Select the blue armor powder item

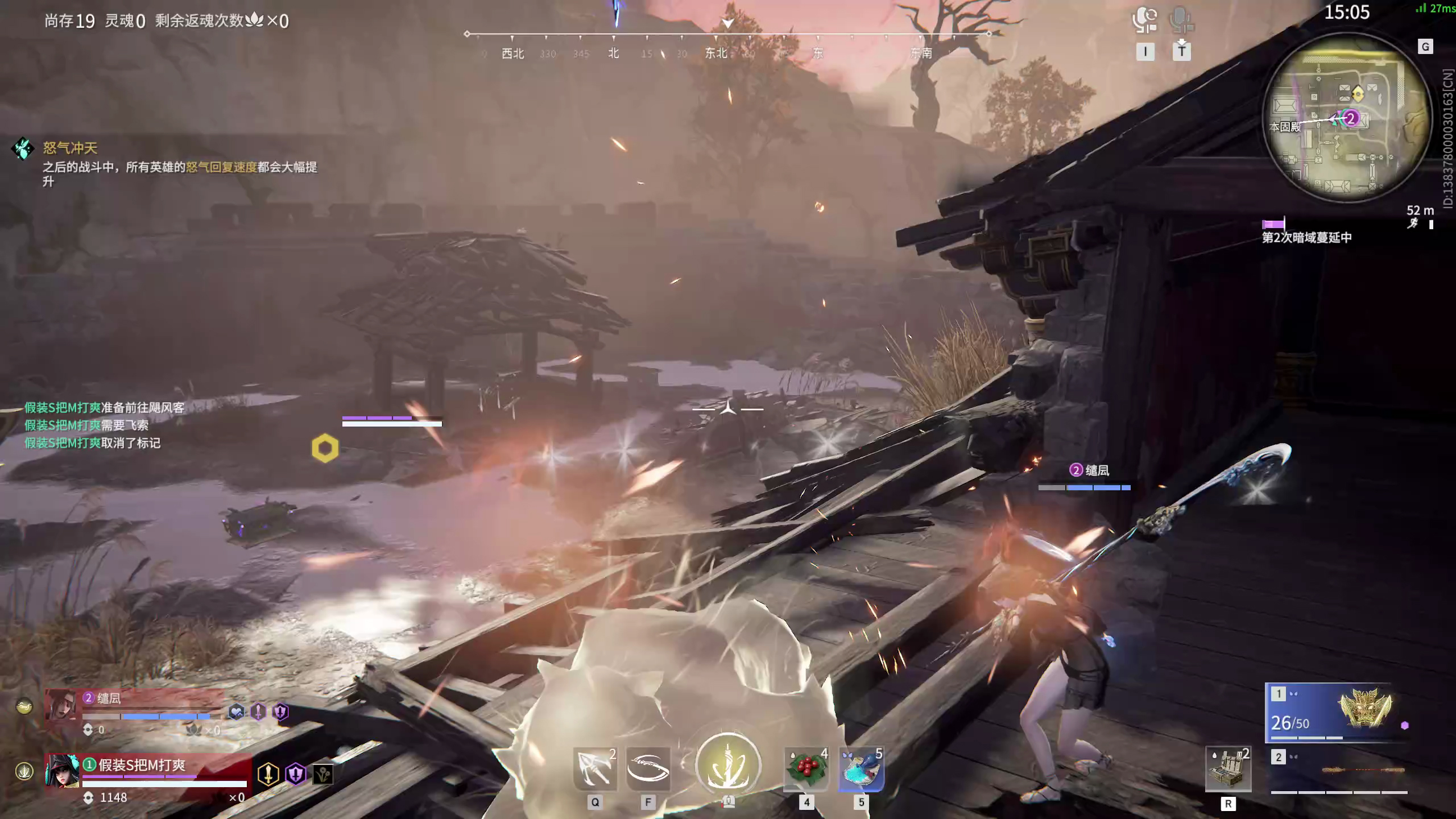[861, 769]
